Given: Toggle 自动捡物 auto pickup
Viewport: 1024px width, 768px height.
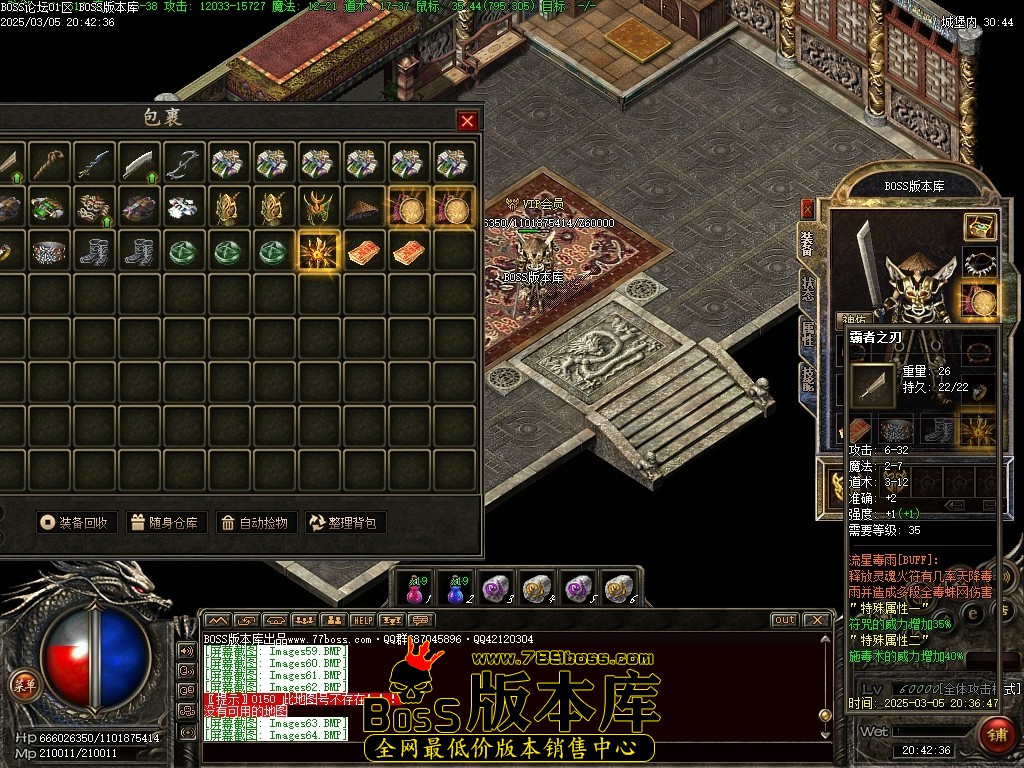Looking at the screenshot, I should [x=256, y=522].
